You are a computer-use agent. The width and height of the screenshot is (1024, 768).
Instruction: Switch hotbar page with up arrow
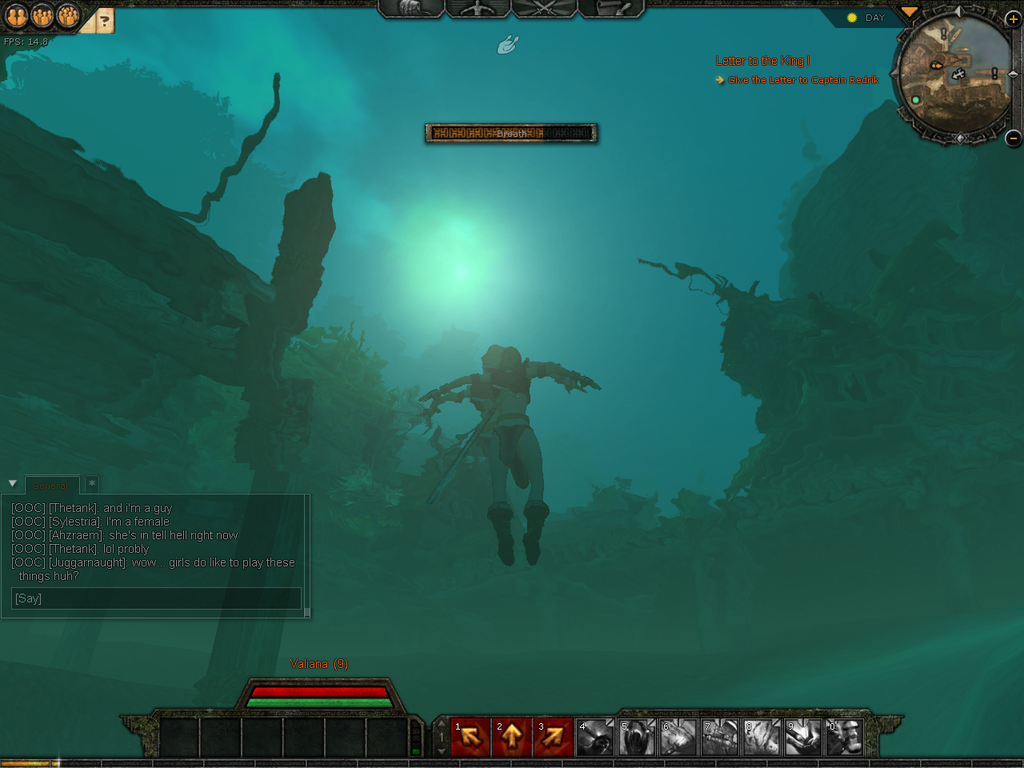(441, 724)
